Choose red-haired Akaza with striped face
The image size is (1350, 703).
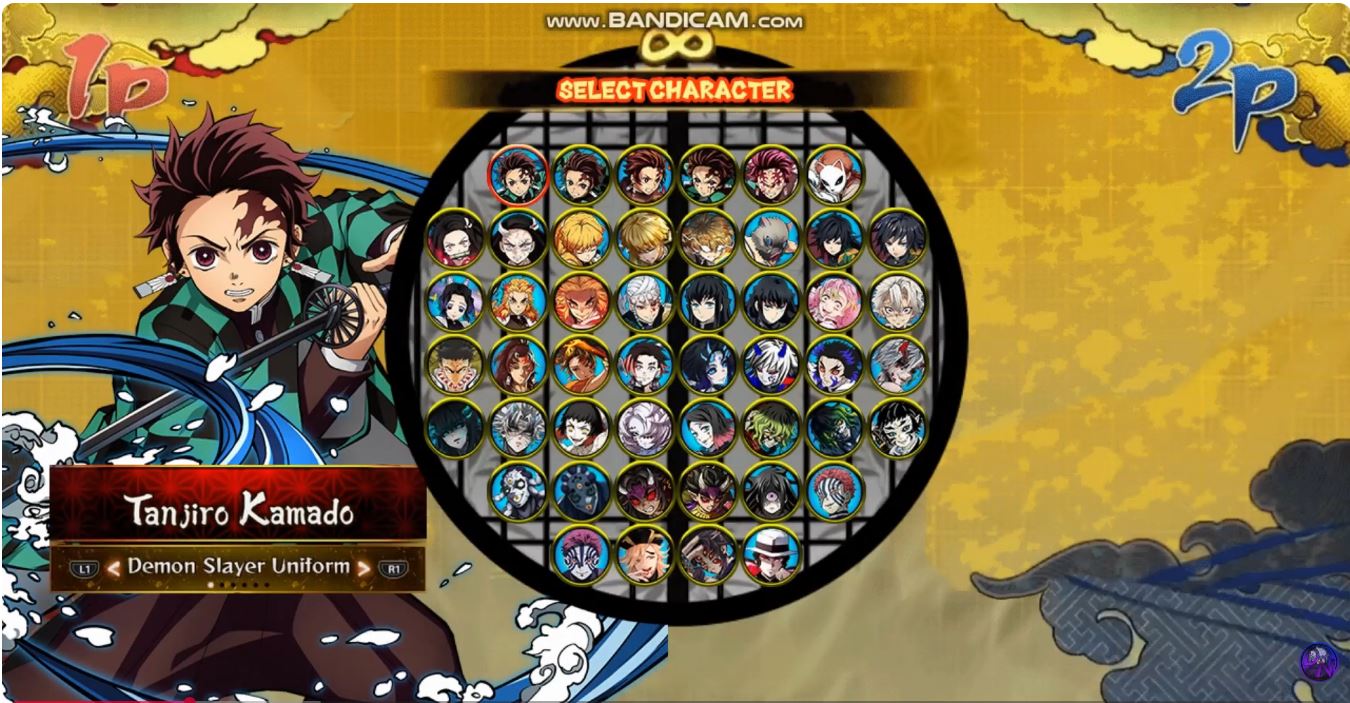[833, 490]
